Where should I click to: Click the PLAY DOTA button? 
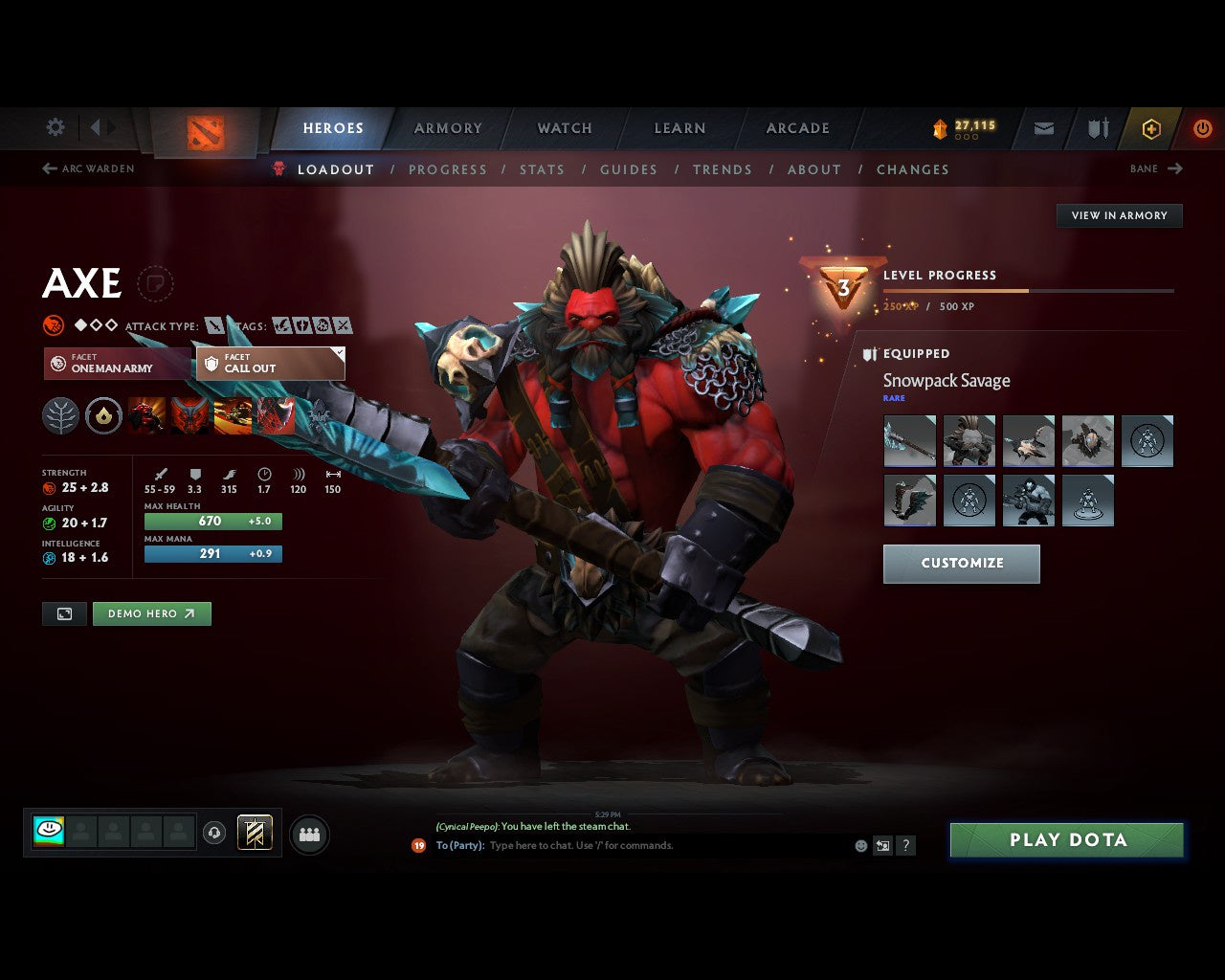[x=1066, y=839]
